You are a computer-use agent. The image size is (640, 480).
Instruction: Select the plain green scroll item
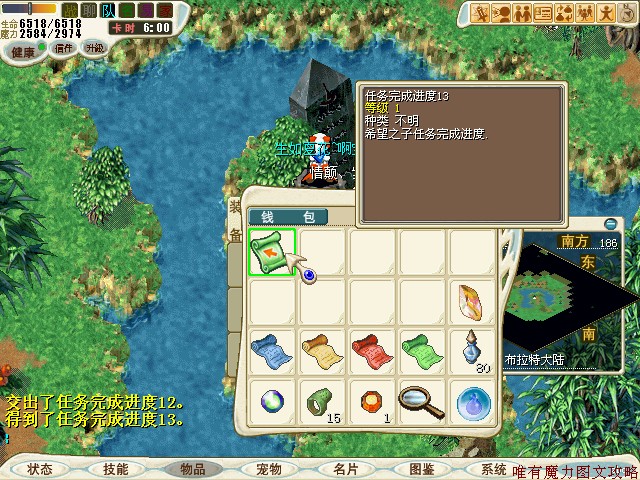tap(421, 352)
